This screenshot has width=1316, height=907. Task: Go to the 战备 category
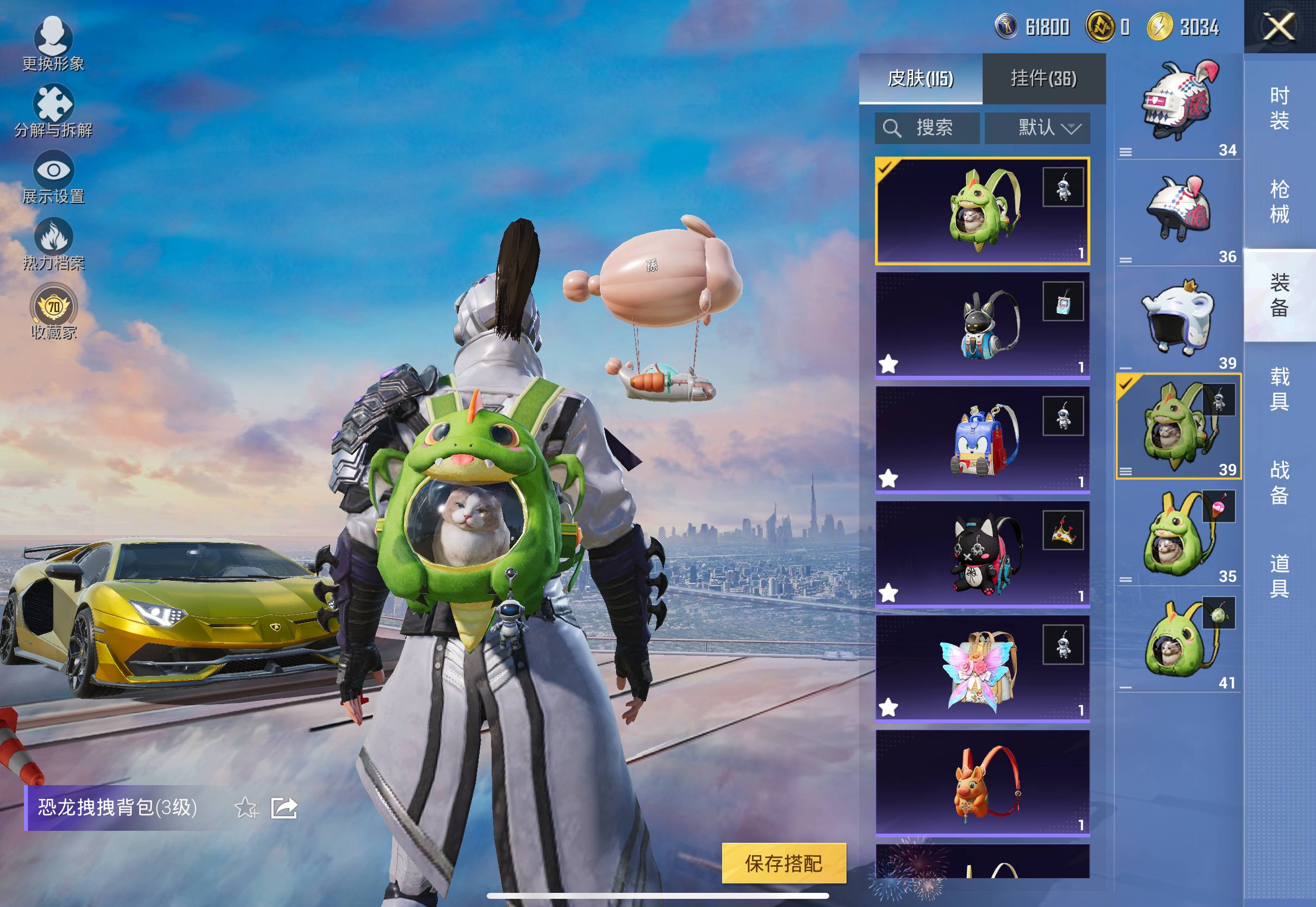1279,482
